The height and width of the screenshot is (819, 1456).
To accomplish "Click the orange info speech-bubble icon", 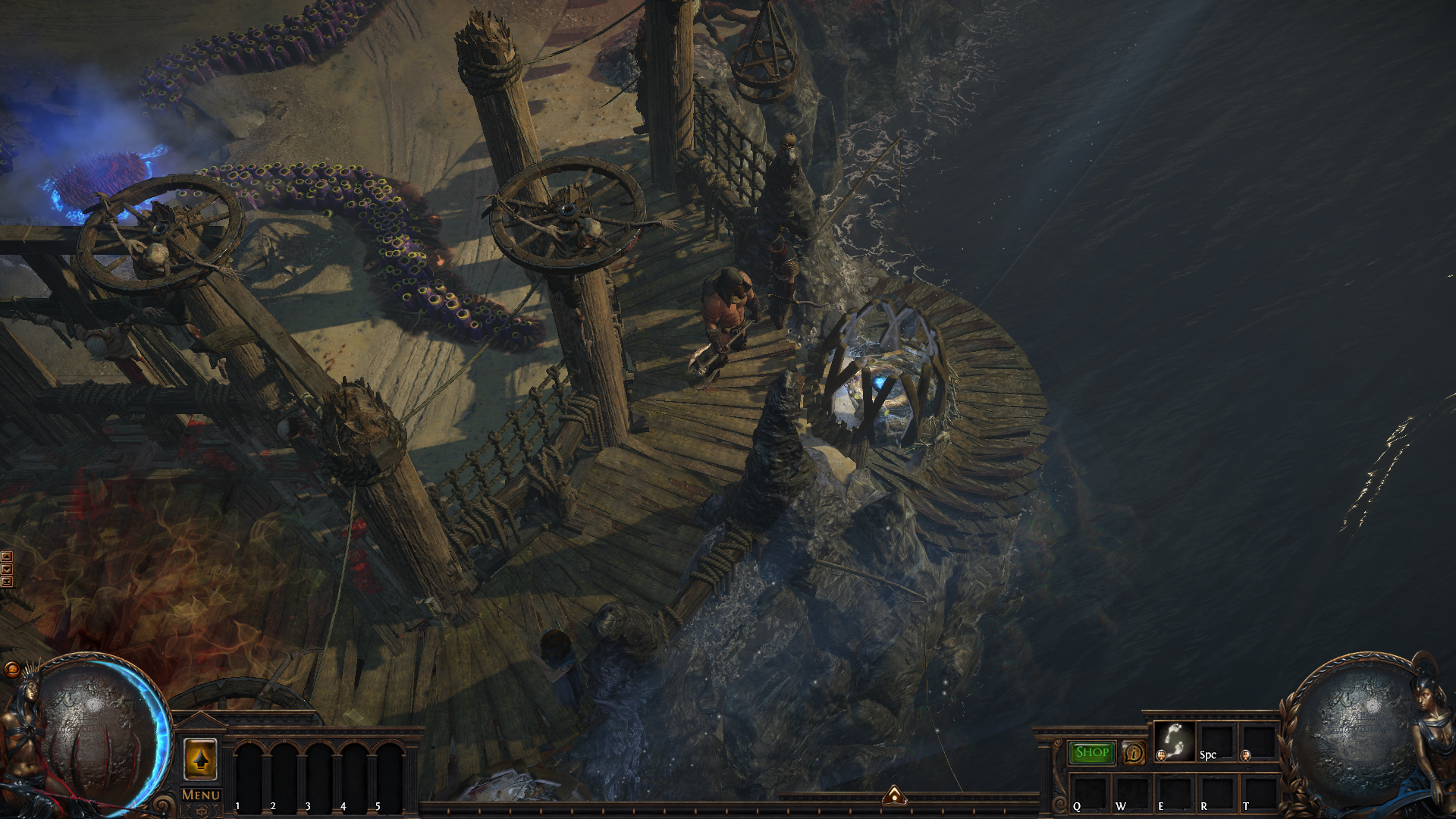I will [1133, 752].
